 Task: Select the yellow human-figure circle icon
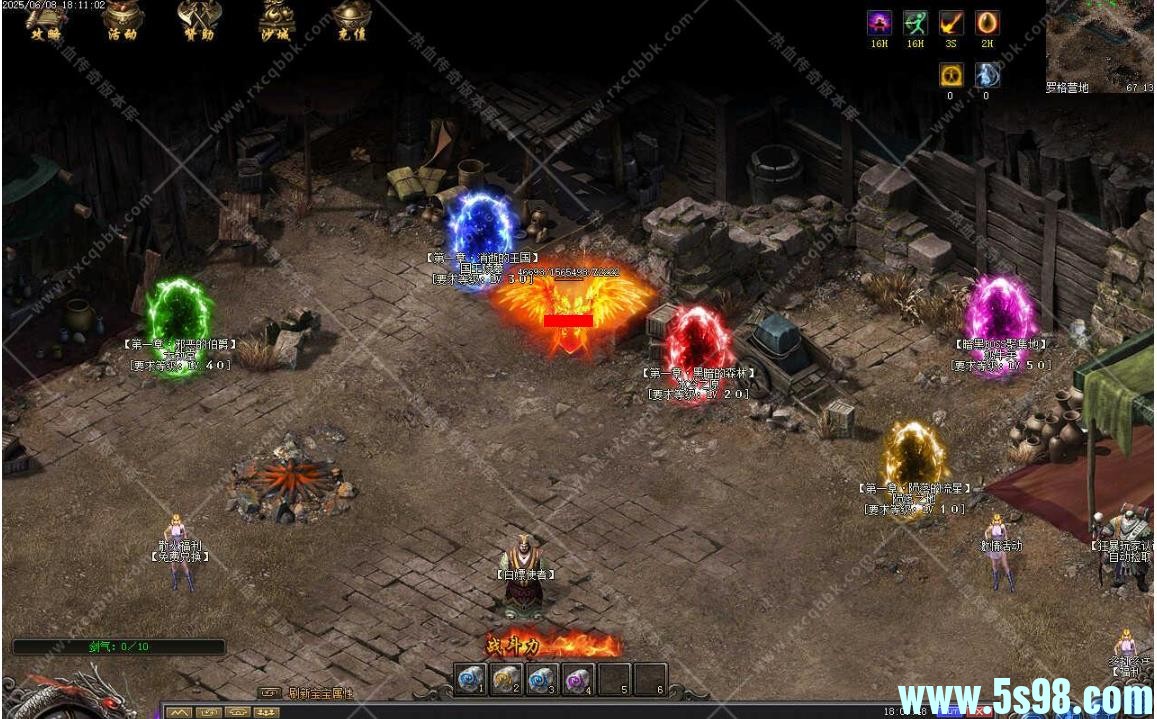click(951, 75)
